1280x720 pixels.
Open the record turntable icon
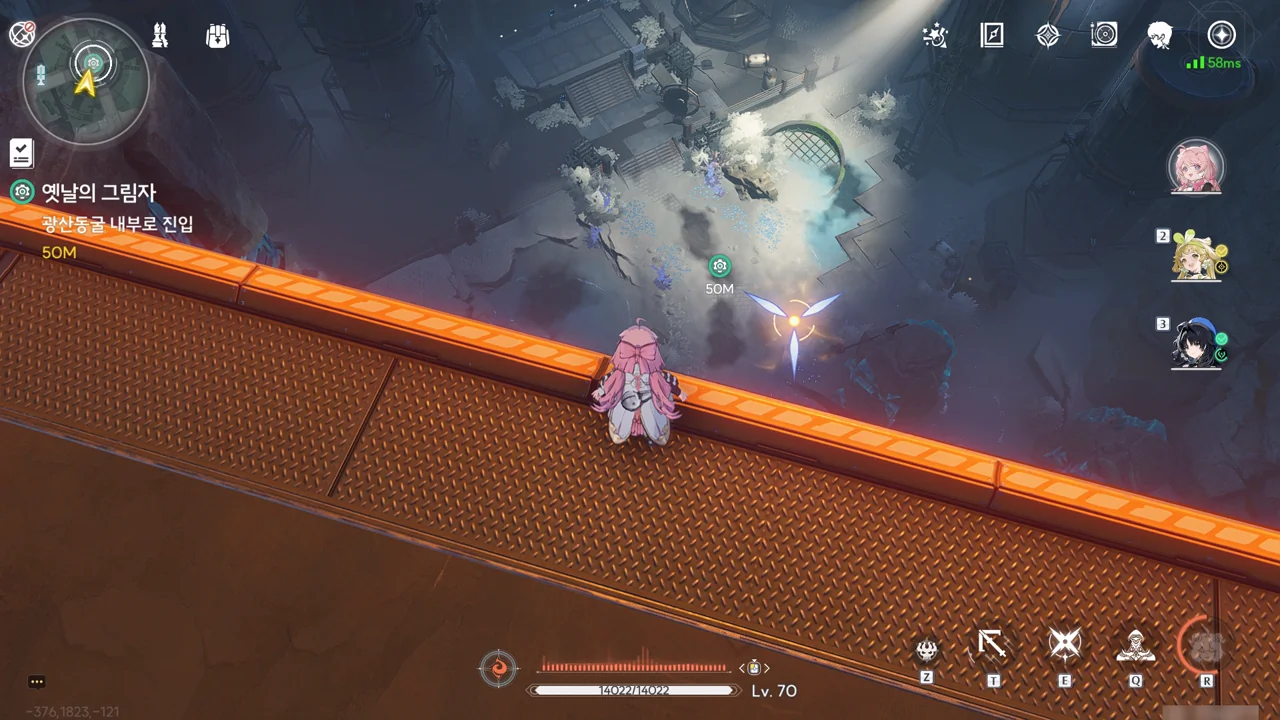pos(1104,36)
